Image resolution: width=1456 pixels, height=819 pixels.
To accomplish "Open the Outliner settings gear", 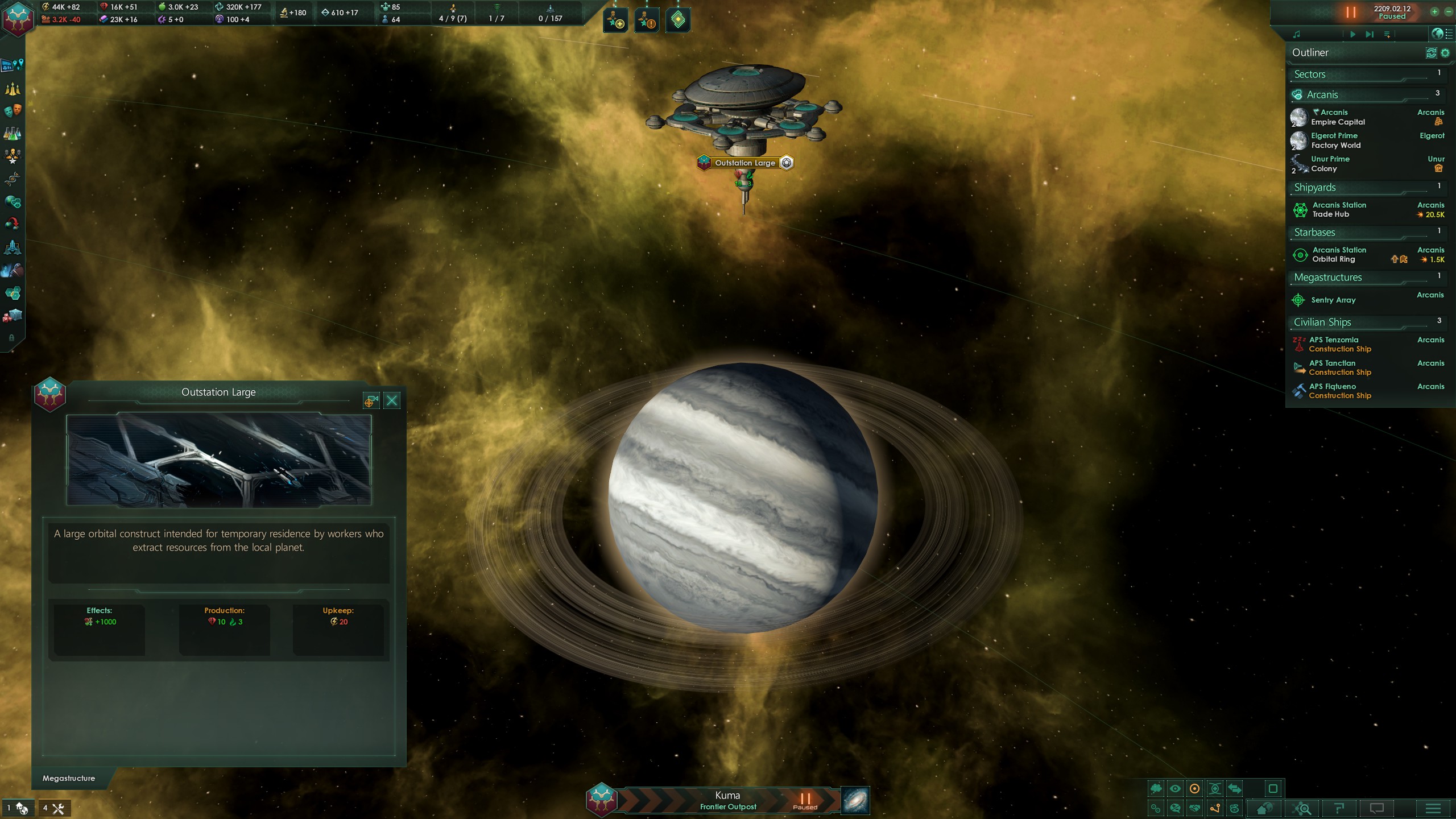I will (1445, 53).
